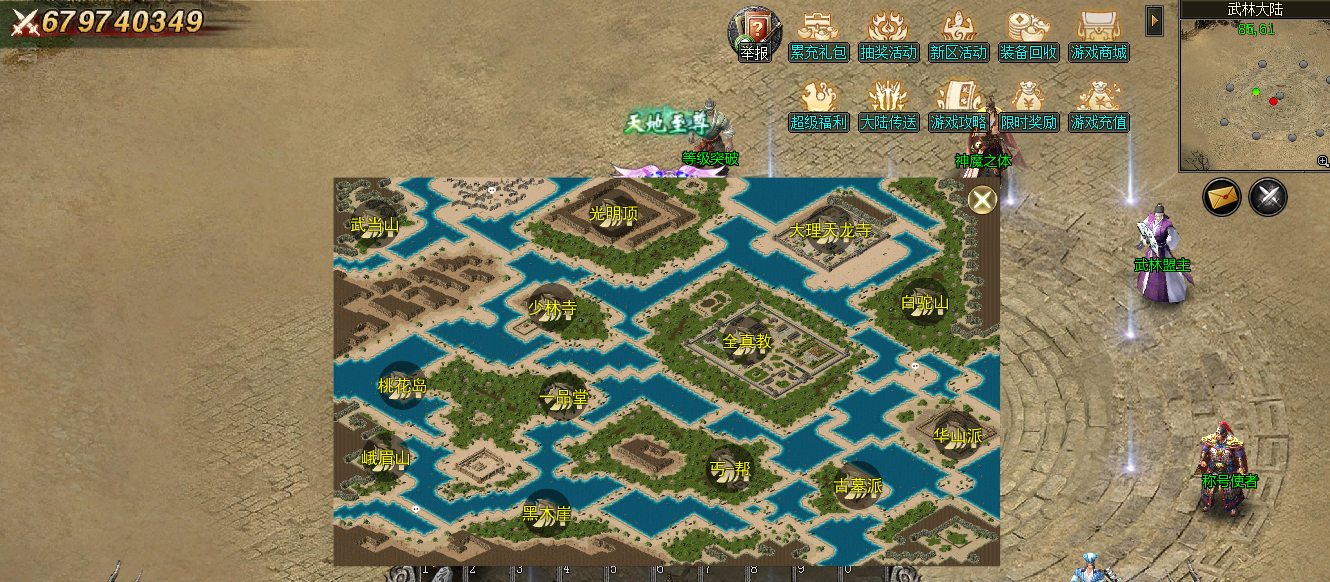The image size is (1330, 582).
Task: Collapse the top menu with the arrow button
Action: 1155,20
